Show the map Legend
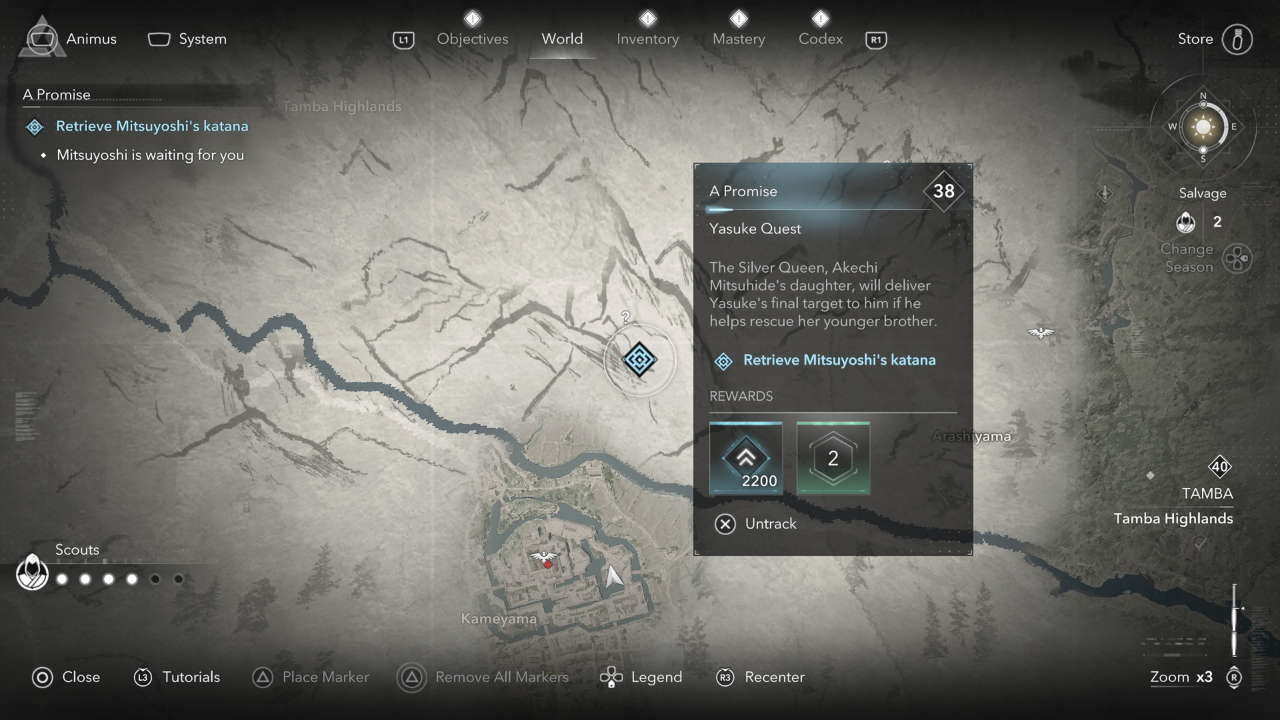1280x720 pixels. pos(641,677)
